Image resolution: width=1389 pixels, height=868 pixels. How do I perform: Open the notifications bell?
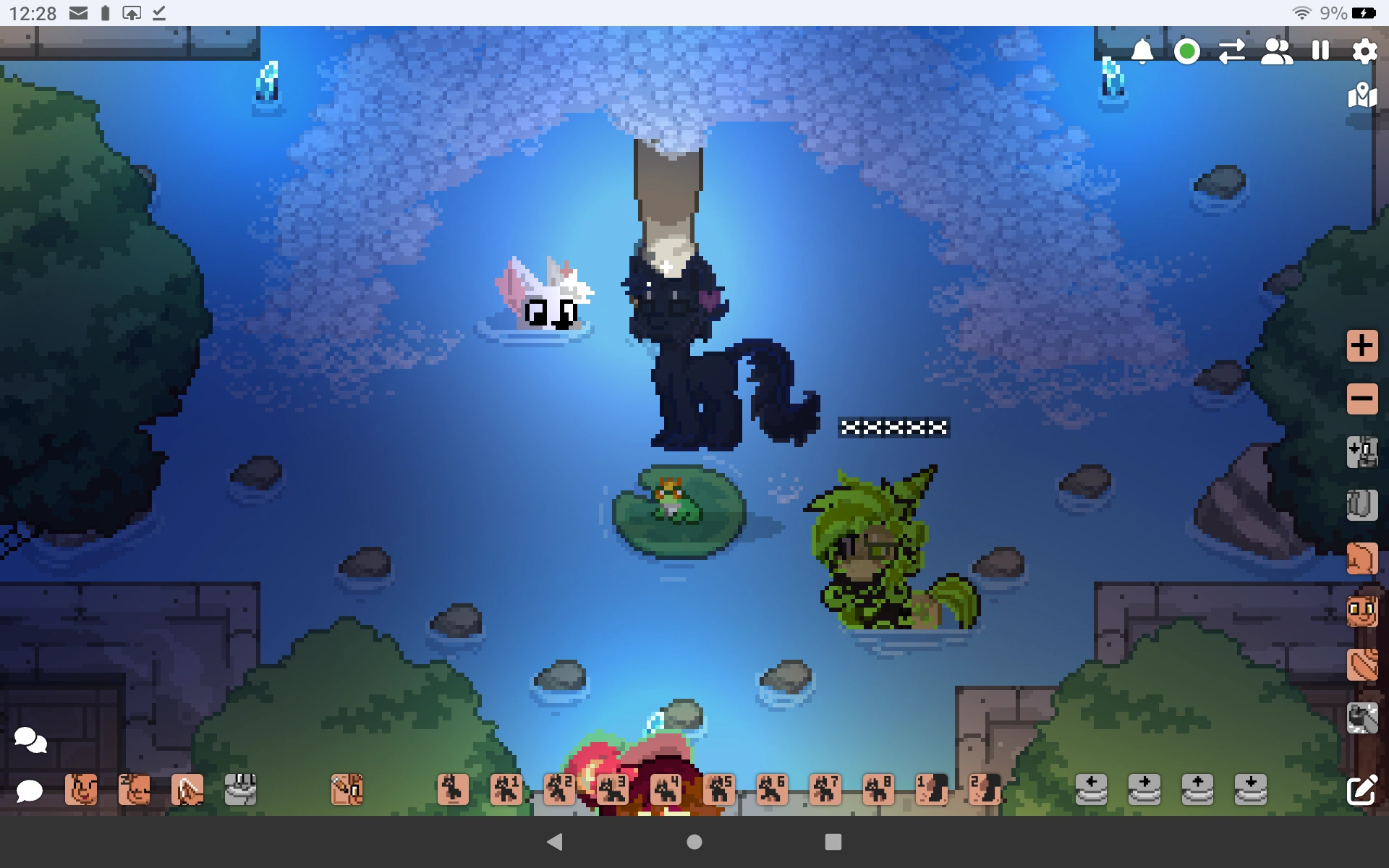point(1142,51)
